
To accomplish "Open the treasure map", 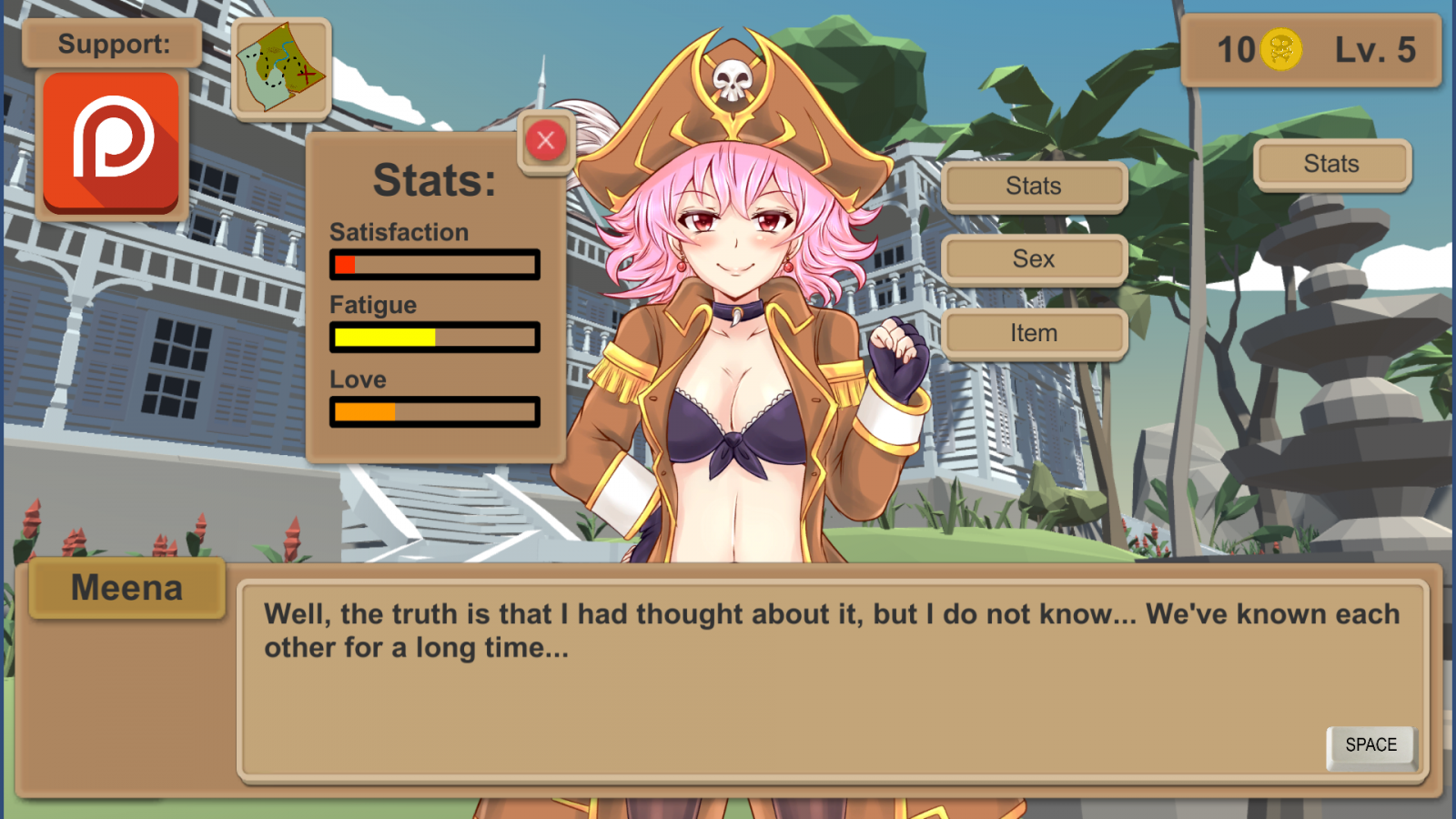I will (280, 68).
